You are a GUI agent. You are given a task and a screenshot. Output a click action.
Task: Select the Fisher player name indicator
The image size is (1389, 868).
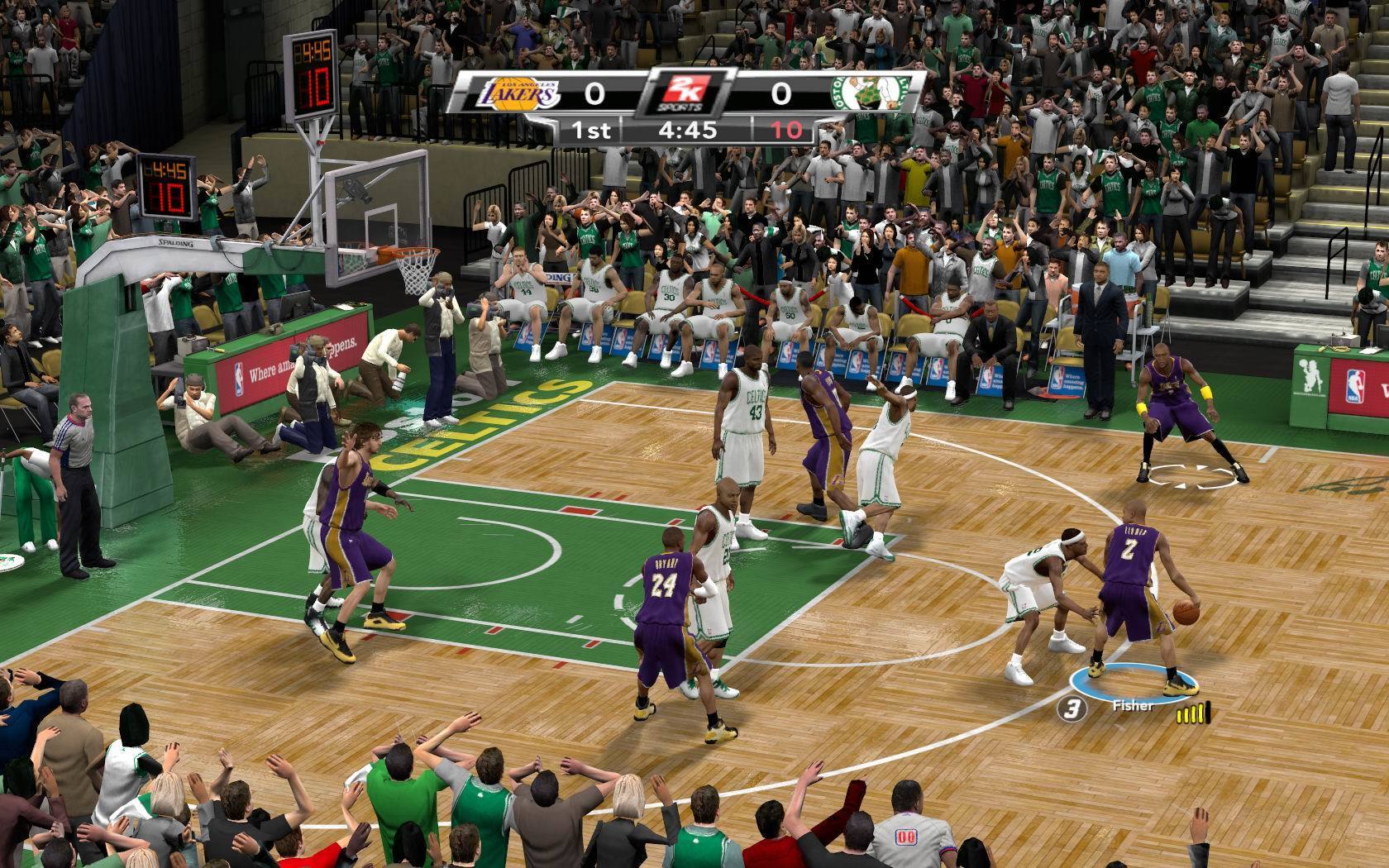[1132, 706]
